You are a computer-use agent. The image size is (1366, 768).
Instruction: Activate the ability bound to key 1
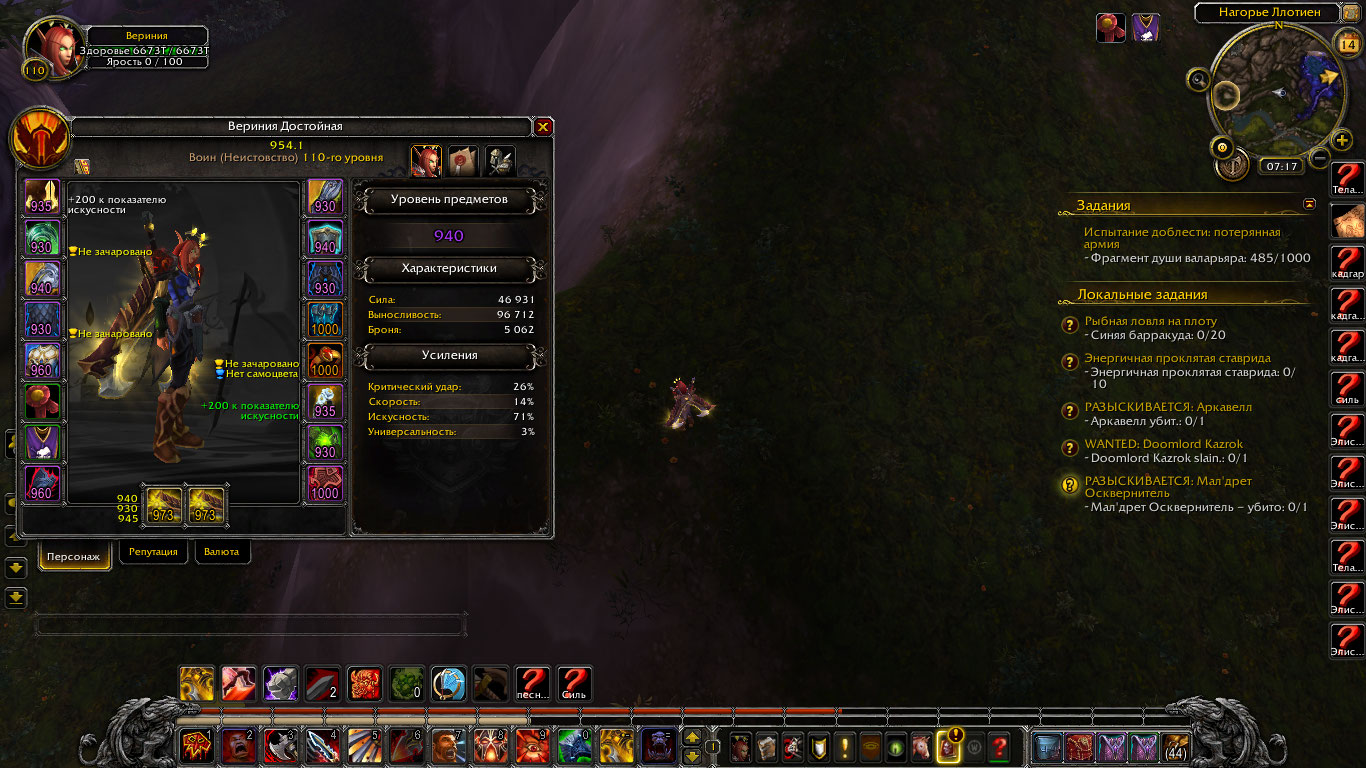point(196,746)
